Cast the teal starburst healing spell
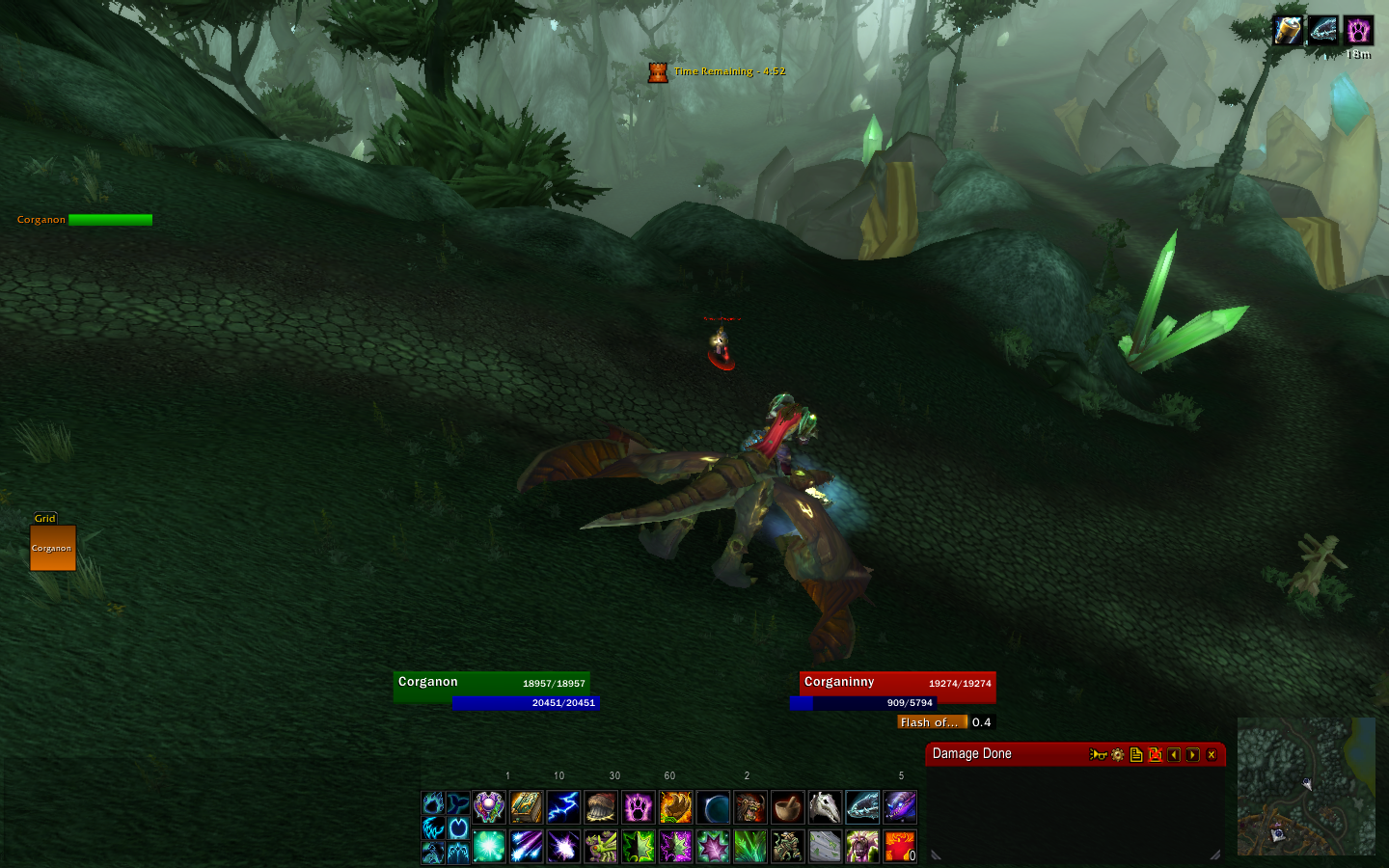The width and height of the screenshot is (1389, 868). pos(489,847)
